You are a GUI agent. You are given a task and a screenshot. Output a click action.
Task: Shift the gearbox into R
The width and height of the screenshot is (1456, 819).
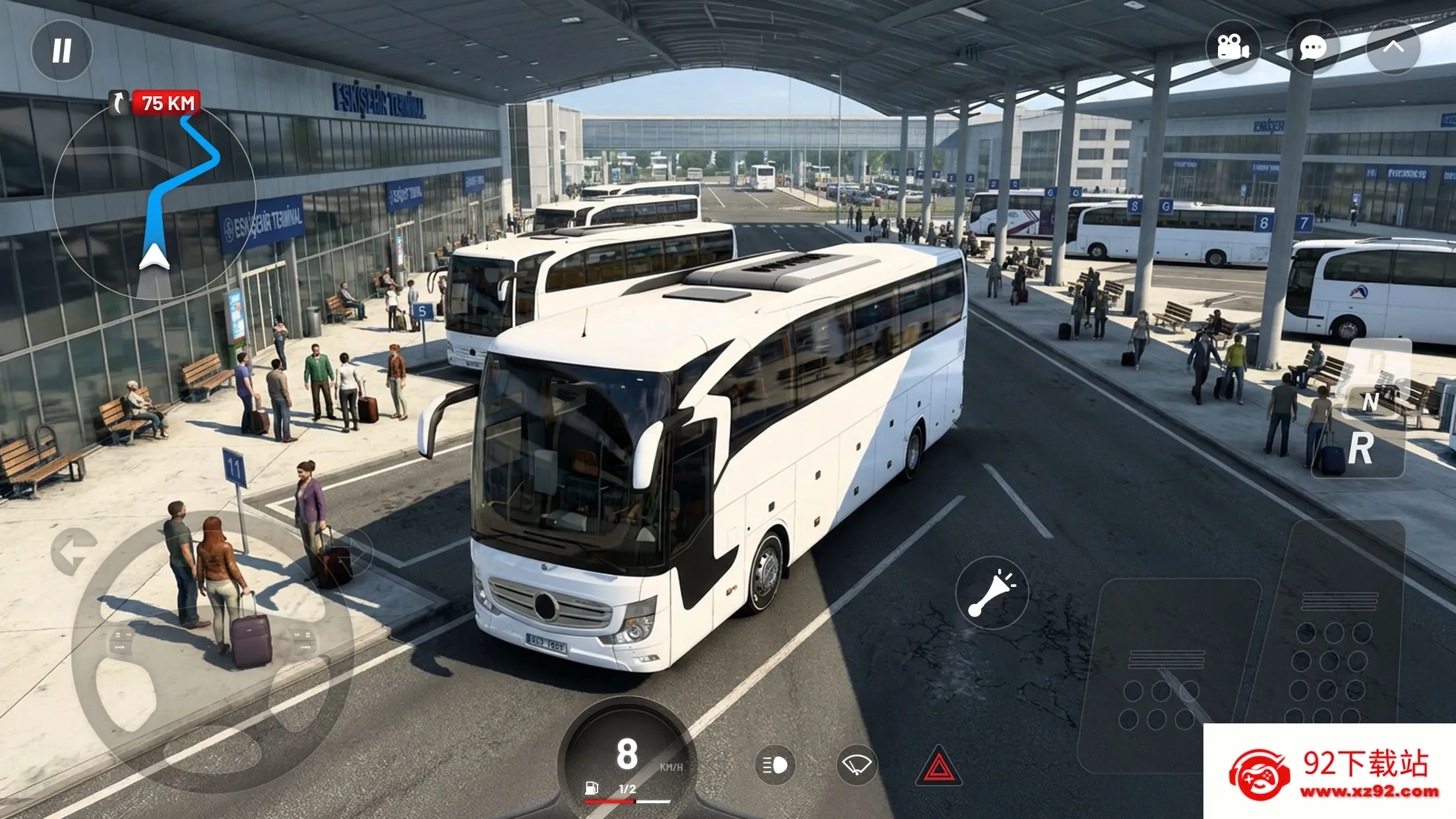[1361, 447]
